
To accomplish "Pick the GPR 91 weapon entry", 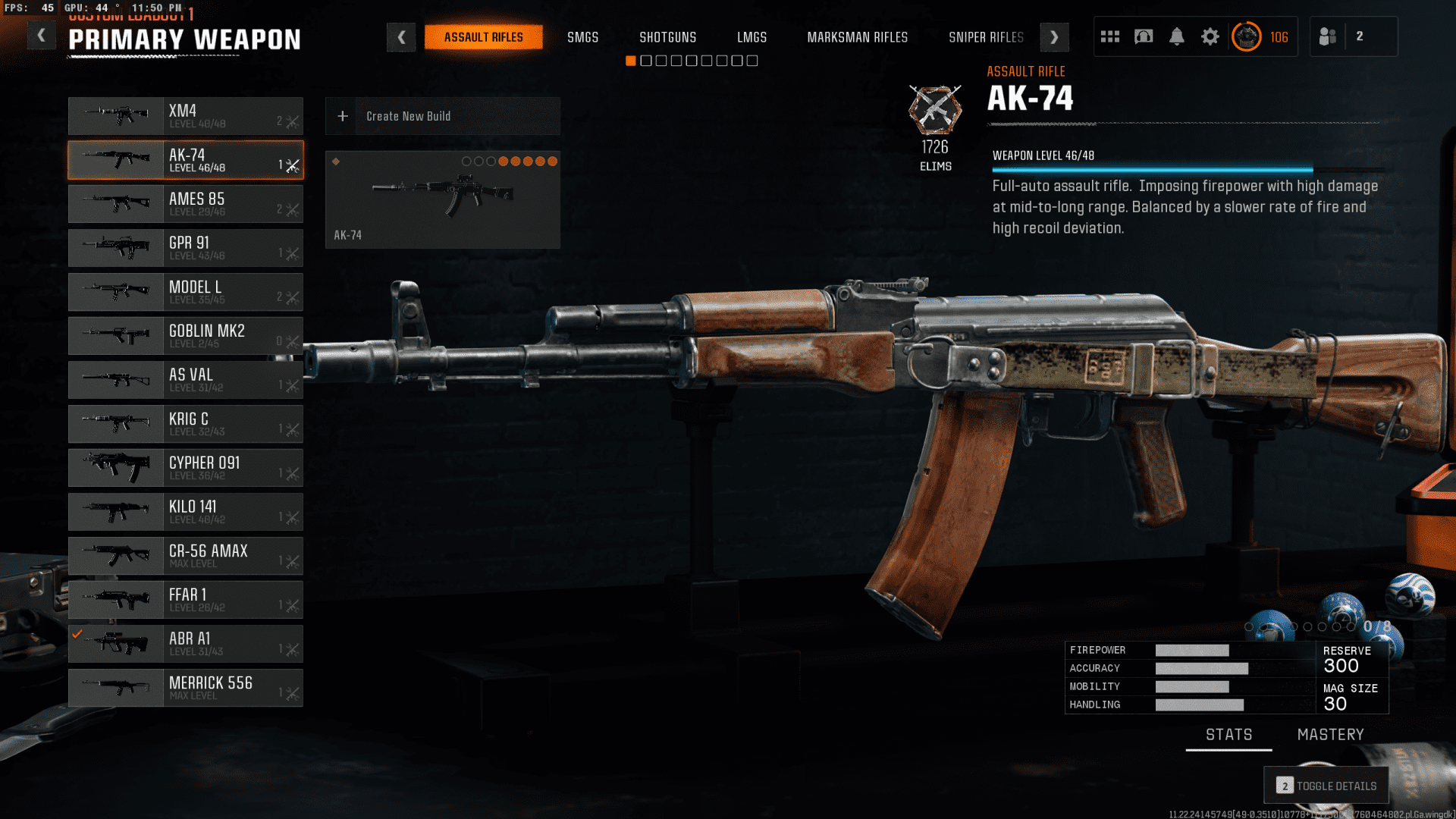I will coord(186,248).
